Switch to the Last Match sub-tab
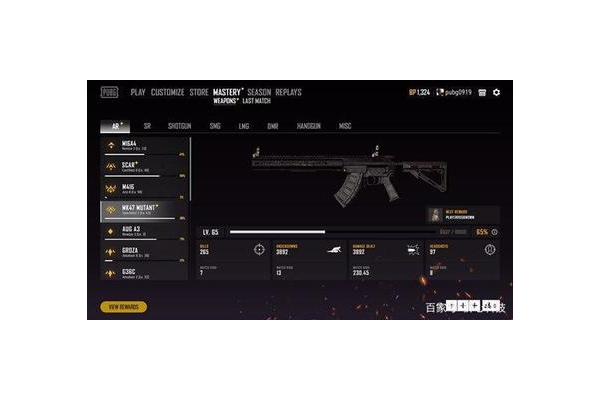 [x=256, y=102]
